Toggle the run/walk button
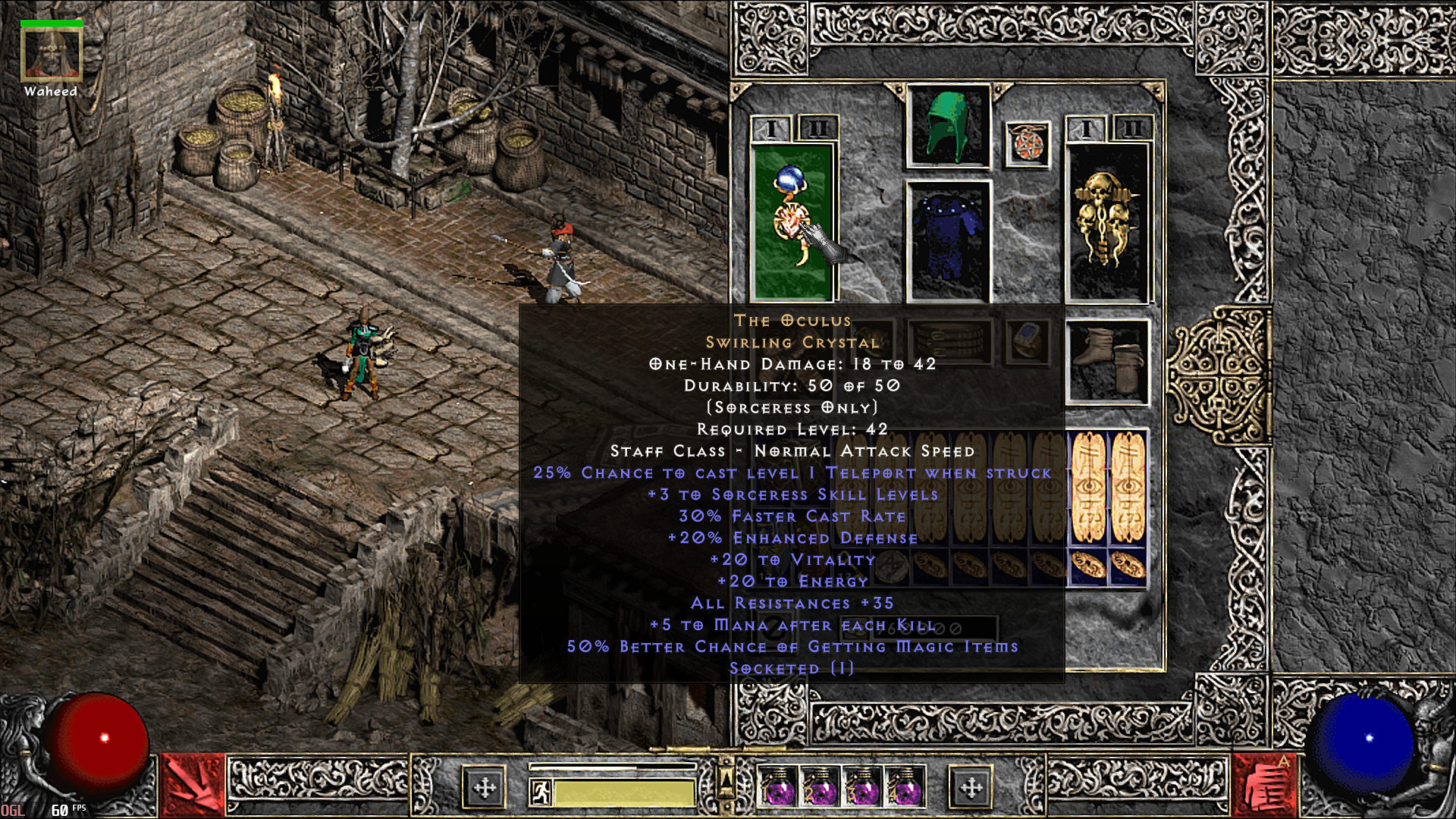 540,792
